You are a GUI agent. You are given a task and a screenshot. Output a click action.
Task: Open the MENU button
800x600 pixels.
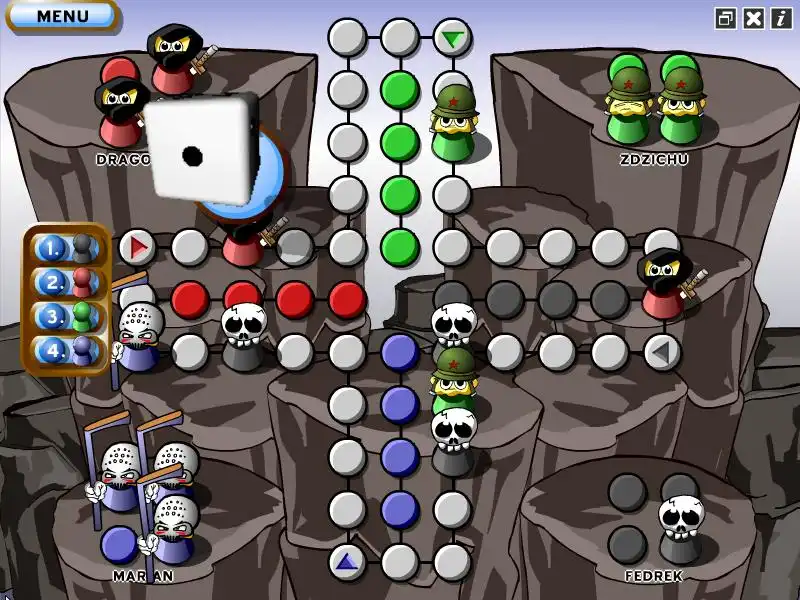[61, 16]
